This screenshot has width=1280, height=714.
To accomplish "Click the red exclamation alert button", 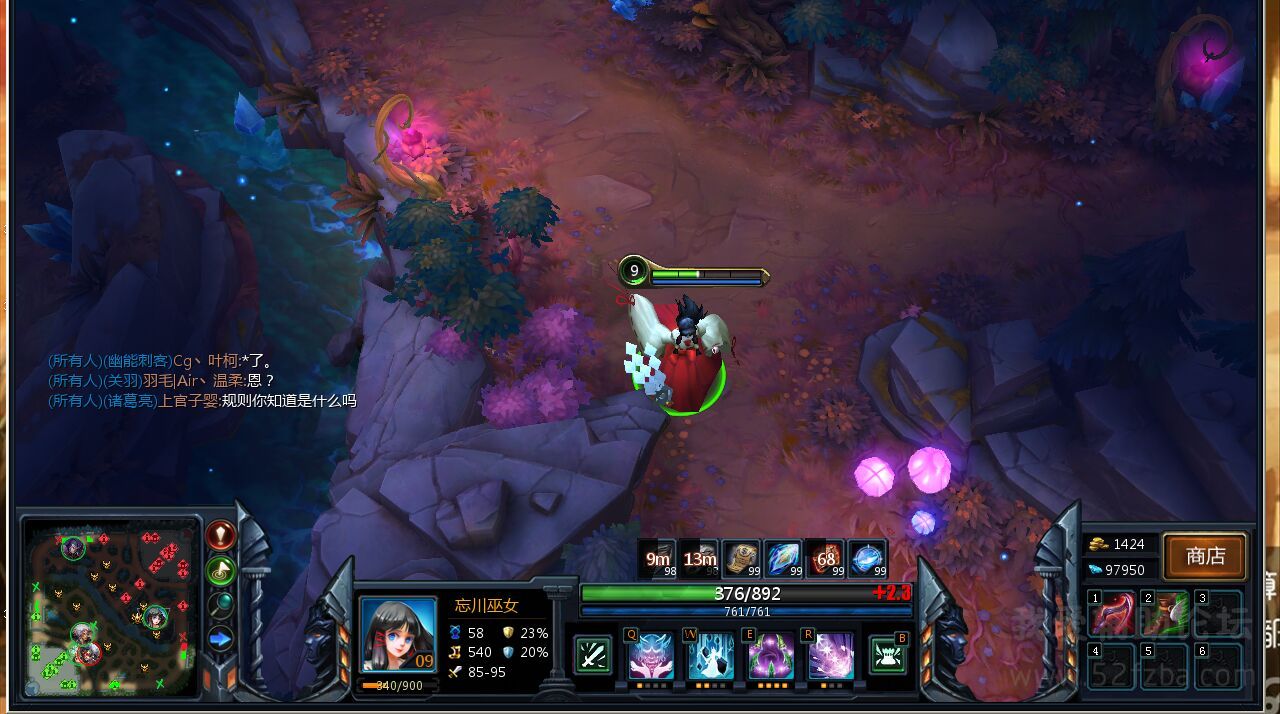I will point(220,535).
